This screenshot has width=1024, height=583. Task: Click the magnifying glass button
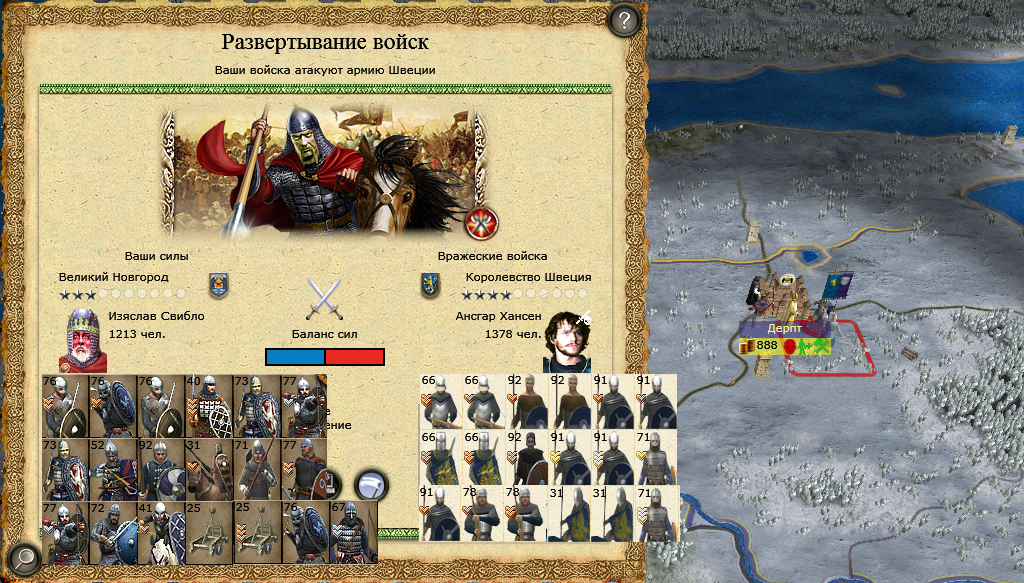pos(24,558)
